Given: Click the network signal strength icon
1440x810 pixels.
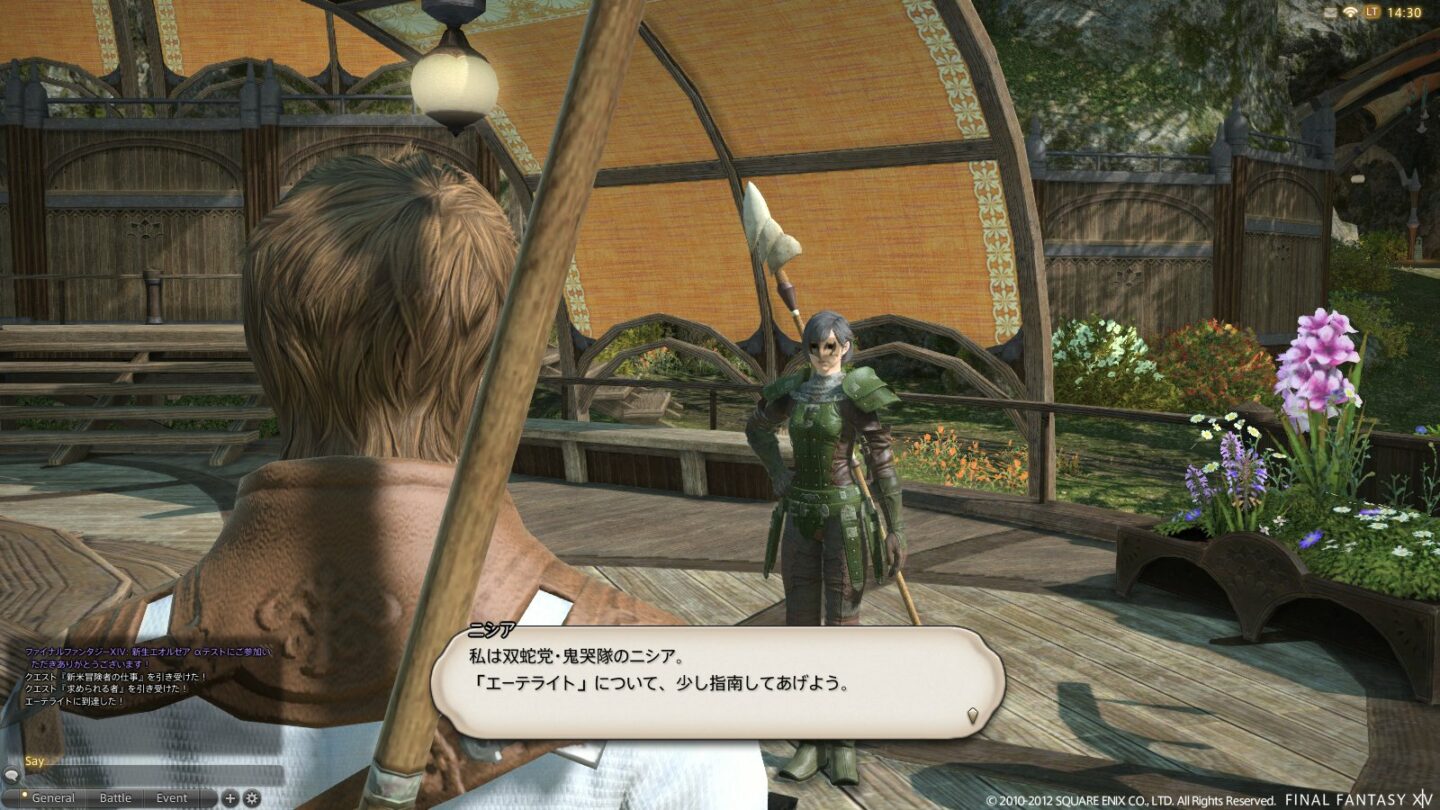Looking at the screenshot, I should tap(1352, 12).
